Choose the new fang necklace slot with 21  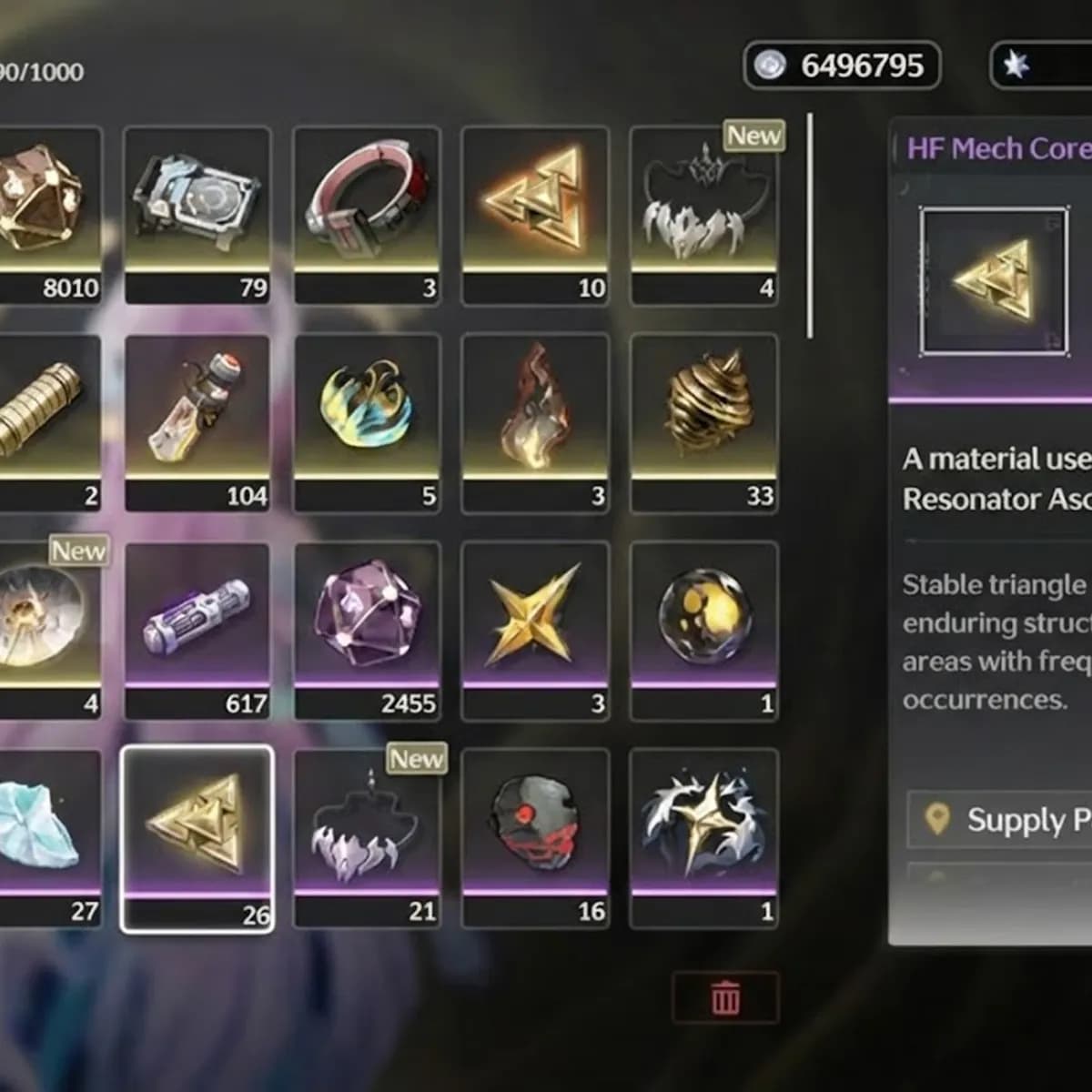coord(367,837)
